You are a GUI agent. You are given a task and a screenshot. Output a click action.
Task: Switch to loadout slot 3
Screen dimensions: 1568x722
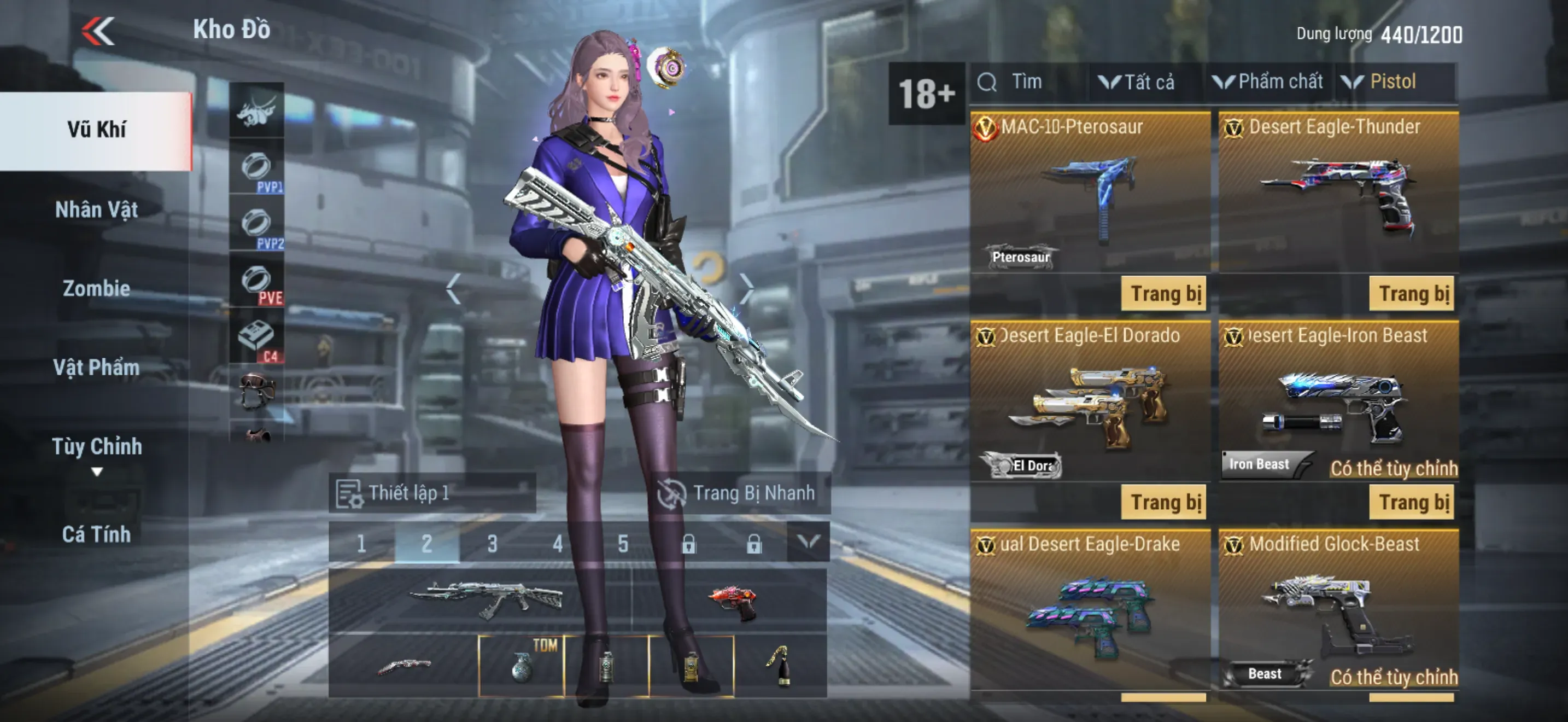tap(493, 543)
